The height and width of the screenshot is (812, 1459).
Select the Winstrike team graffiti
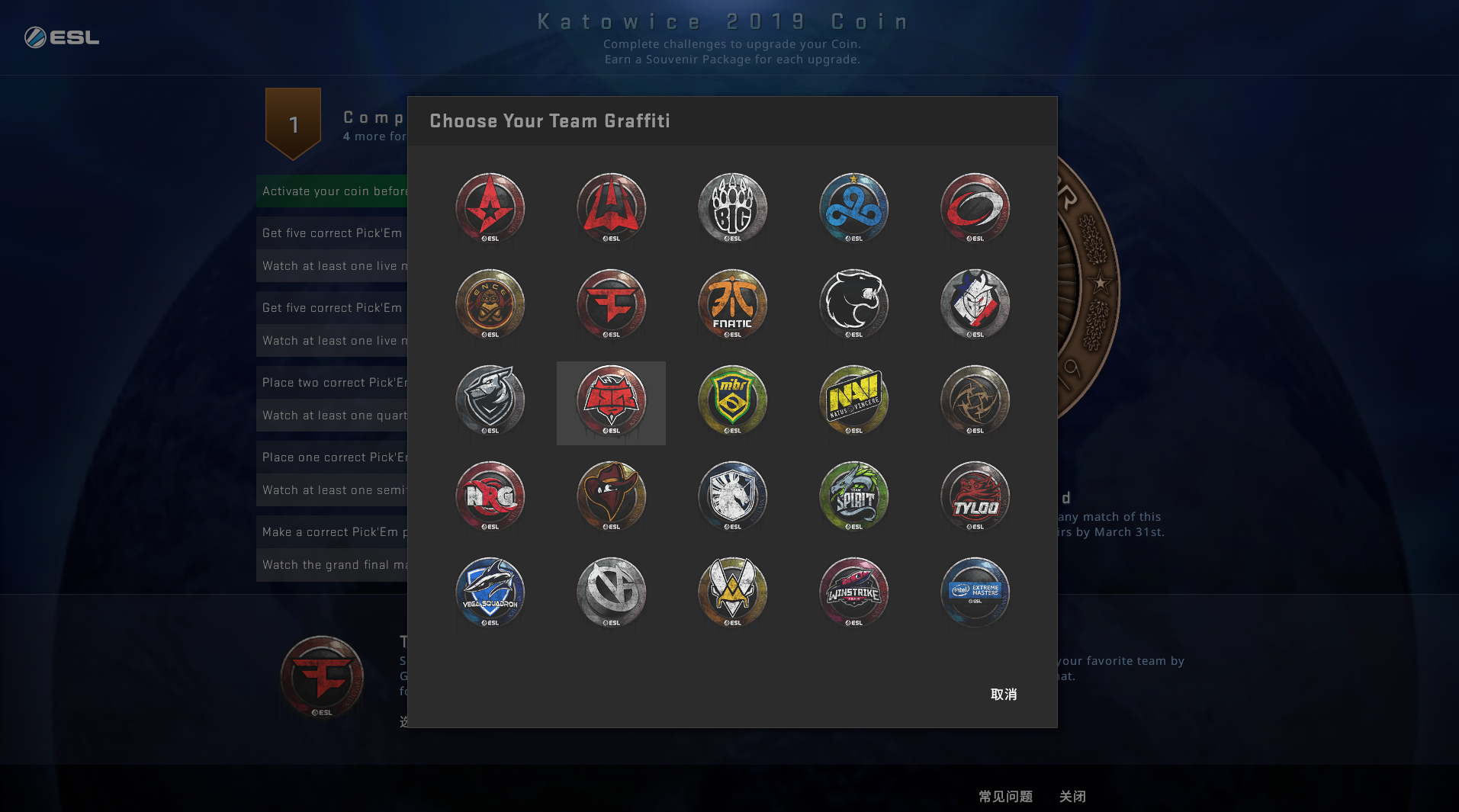[853, 593]
